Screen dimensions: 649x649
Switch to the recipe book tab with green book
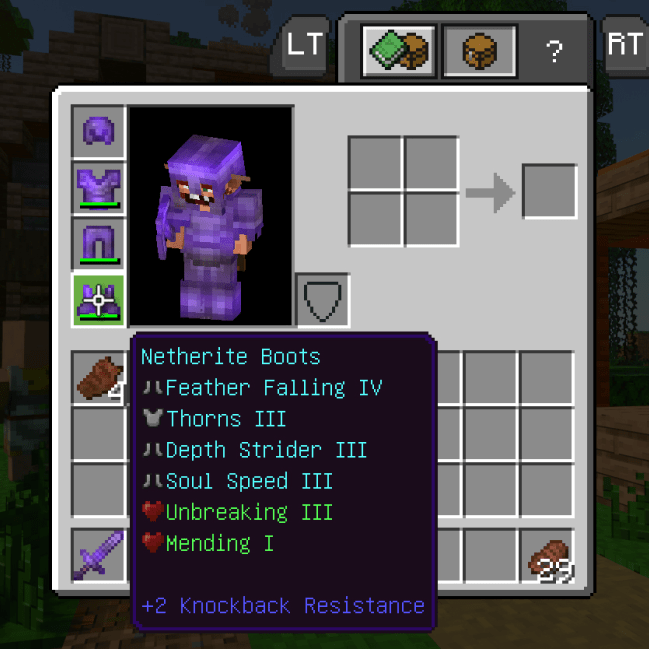[x=399, y=50]
